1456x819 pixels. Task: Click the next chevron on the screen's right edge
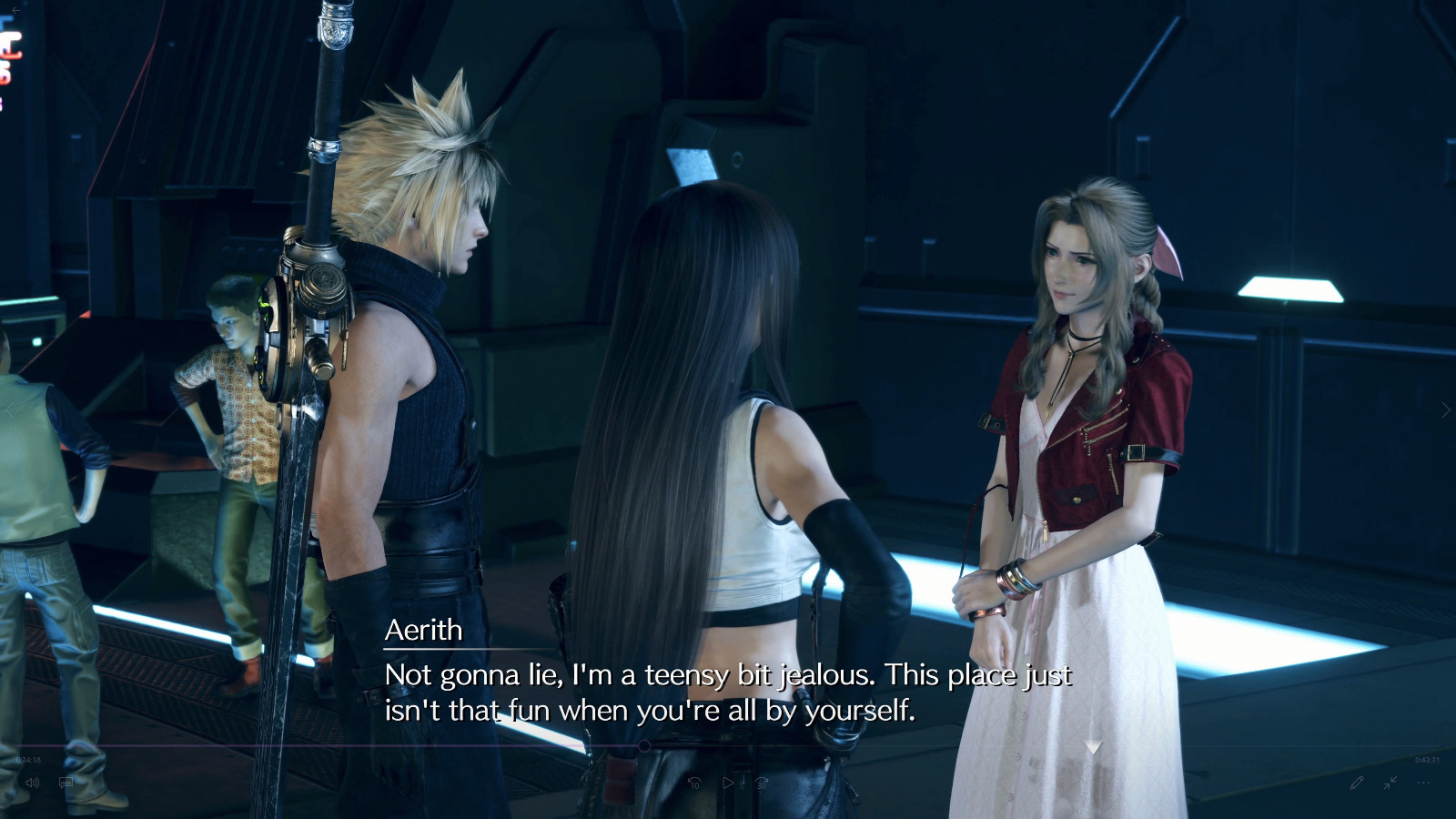point(1445,409)
